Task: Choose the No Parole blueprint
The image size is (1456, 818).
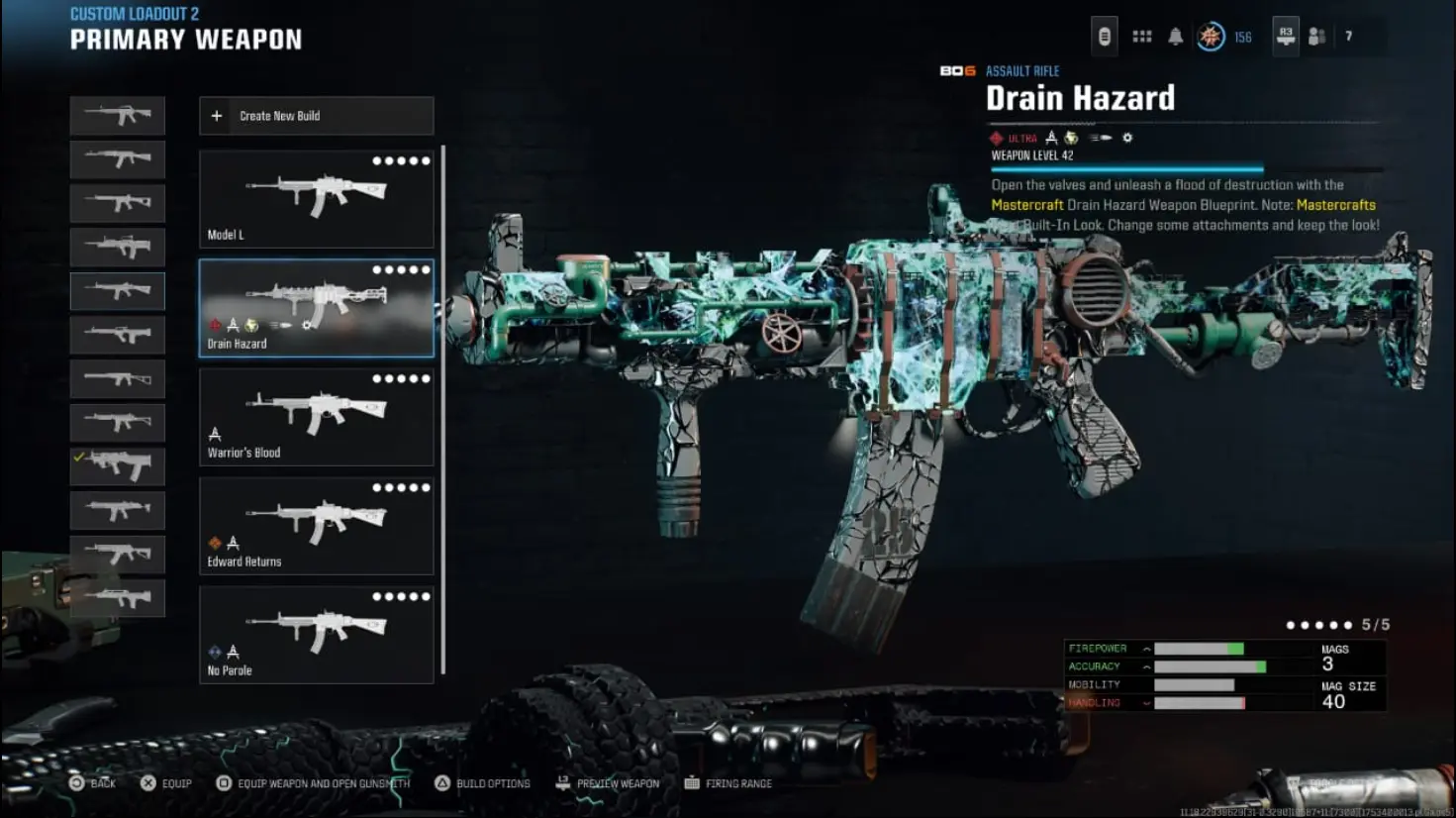Action: (316, 634)
